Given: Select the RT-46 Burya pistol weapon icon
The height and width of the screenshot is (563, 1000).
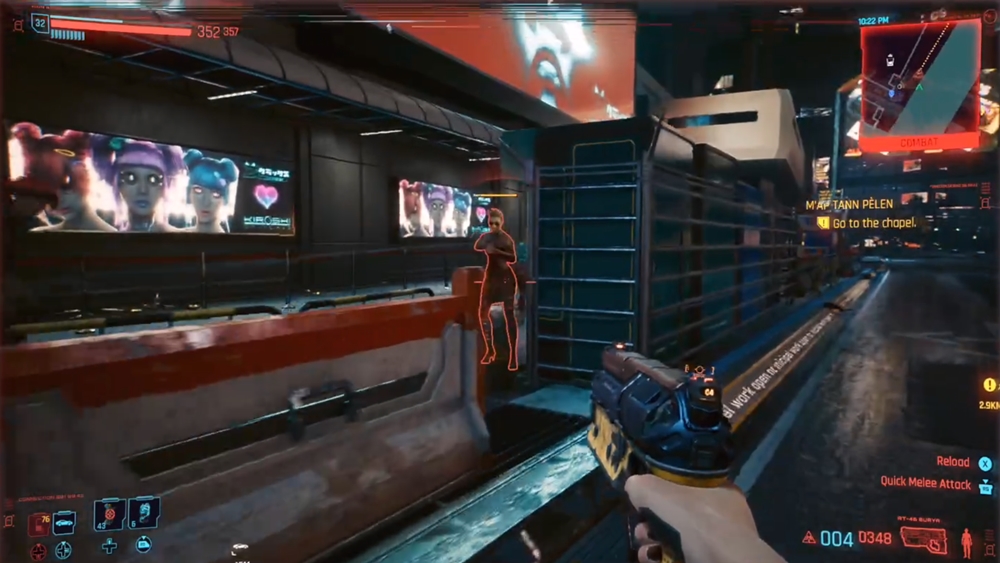Looking at the screenshot, I should pyautogui.click(x=923, y=540).
